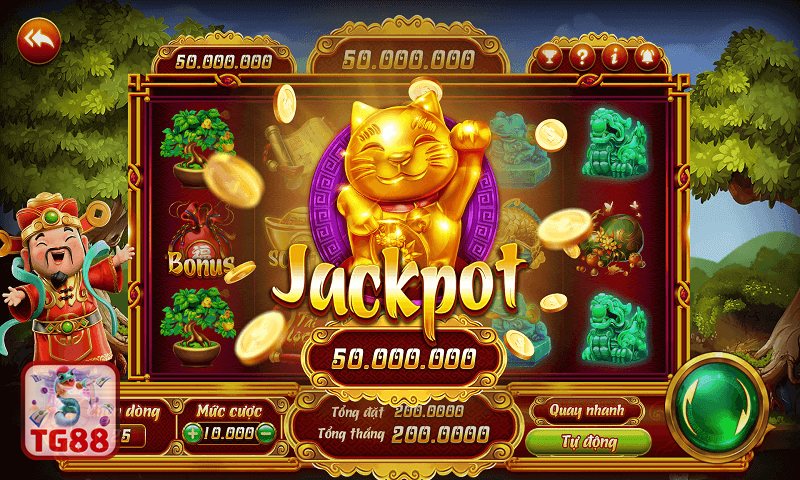The height and width of the screenshot is (480, 800).
Task: Open the bell notifications icon
Action: (645, 57)
